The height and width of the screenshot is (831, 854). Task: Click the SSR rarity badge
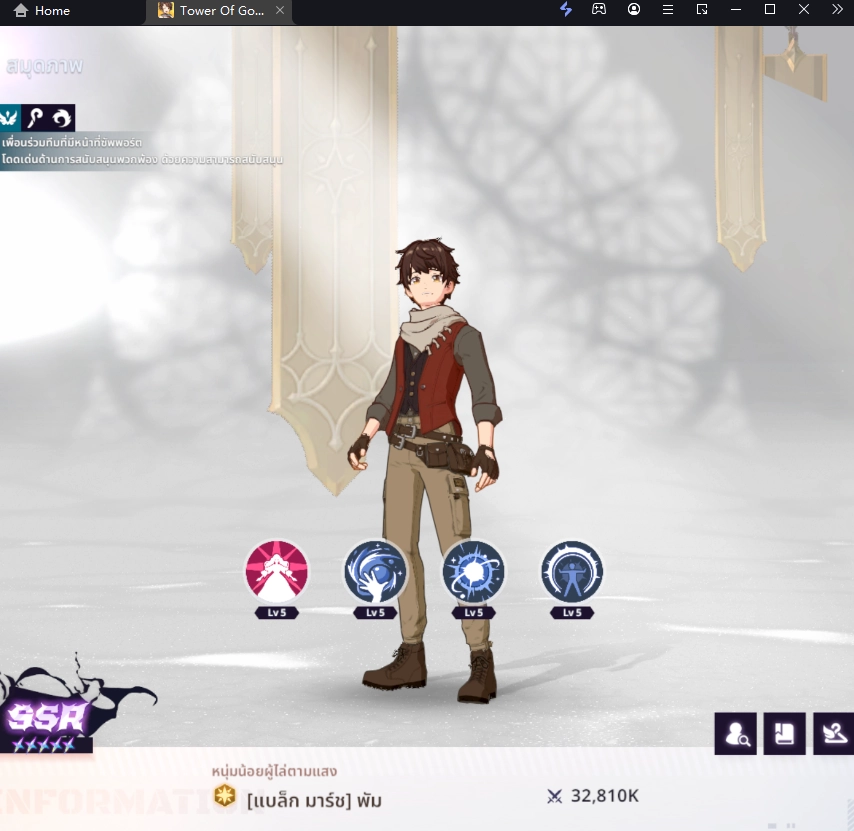[x=48, y=717]
